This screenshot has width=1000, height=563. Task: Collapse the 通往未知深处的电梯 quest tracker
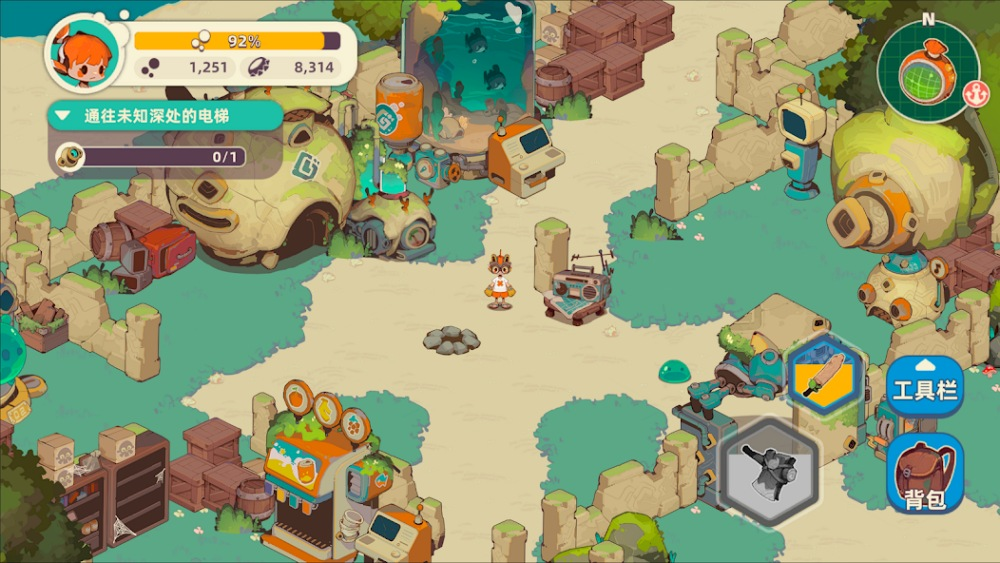point(62,116)
